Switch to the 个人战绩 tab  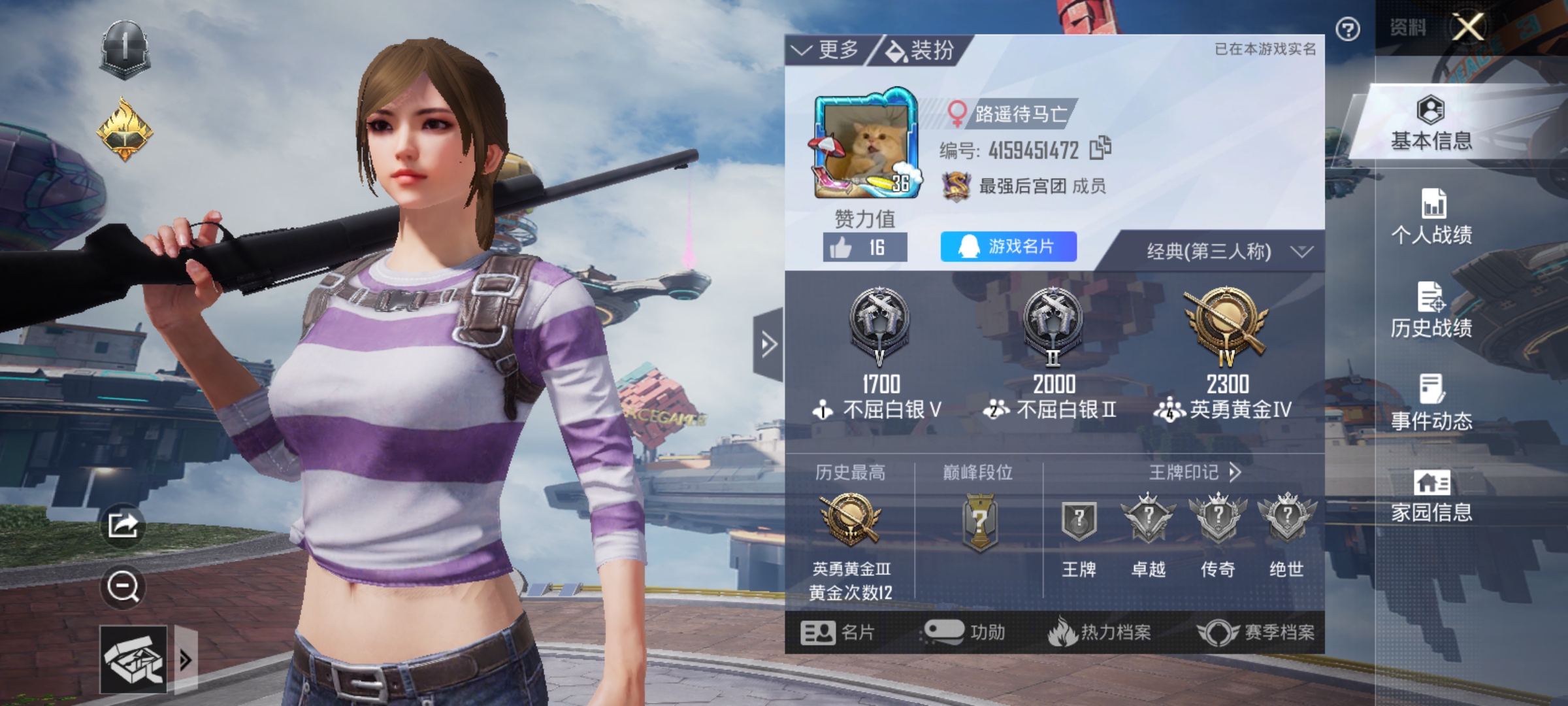(1431, 218)
